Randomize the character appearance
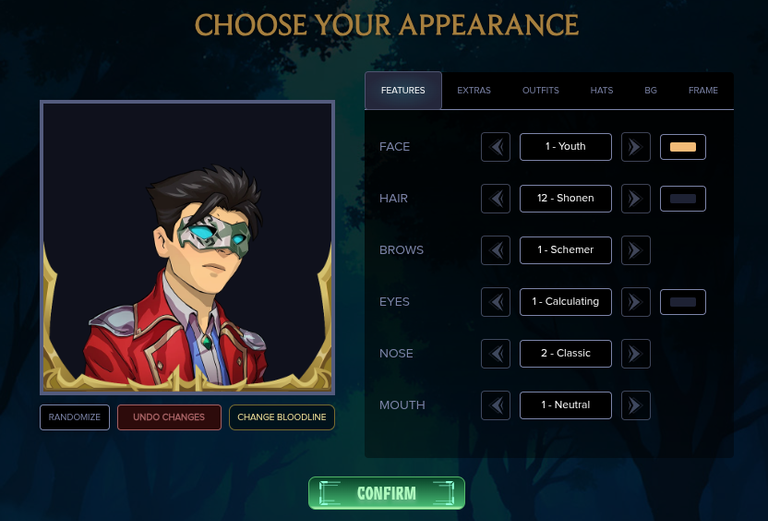Image resolution: width=768 pixels, height=521 pixels. (75, 417)
